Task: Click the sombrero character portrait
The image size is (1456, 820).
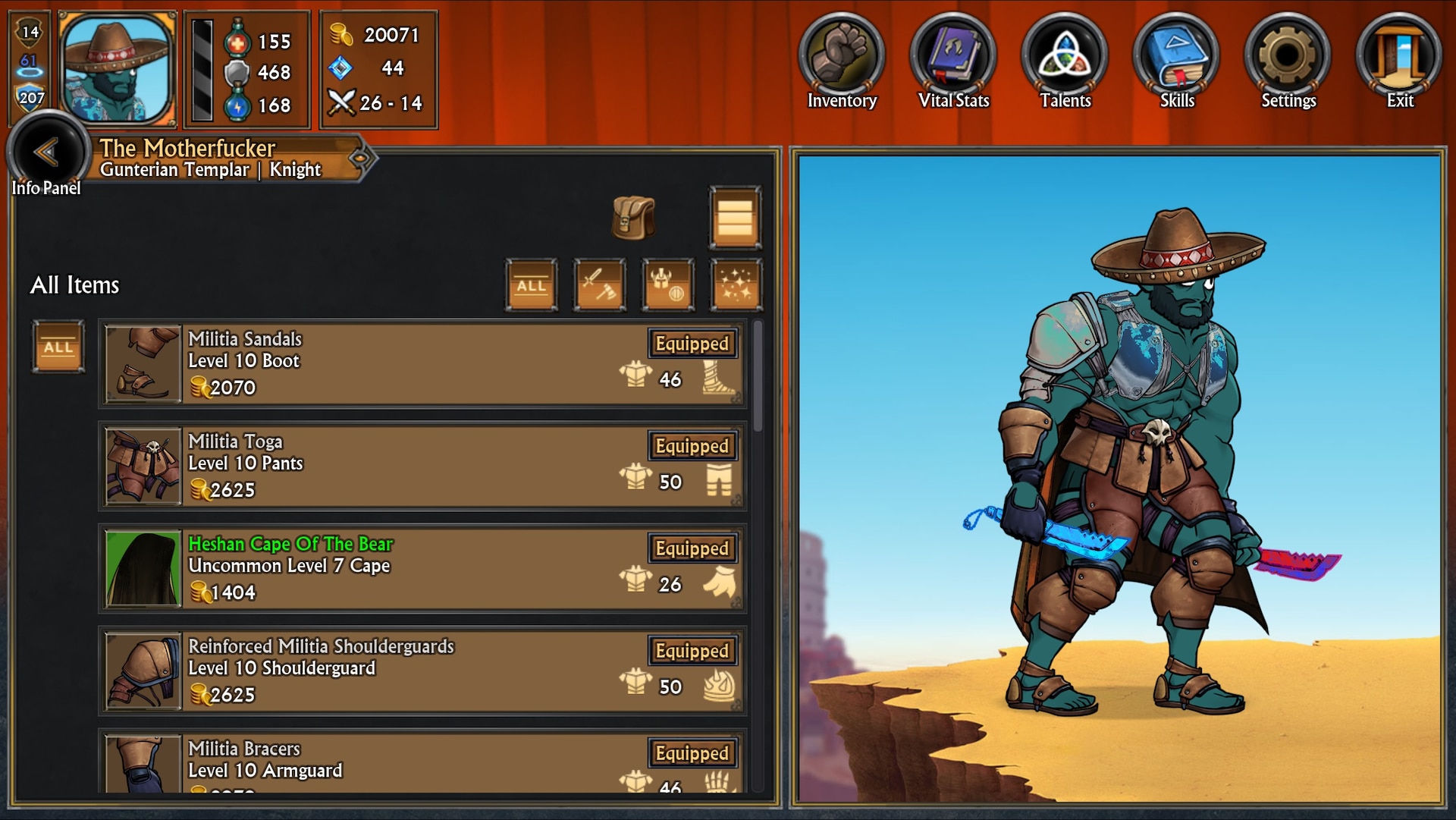Action: pyautogui.click(x=117, y=69)
